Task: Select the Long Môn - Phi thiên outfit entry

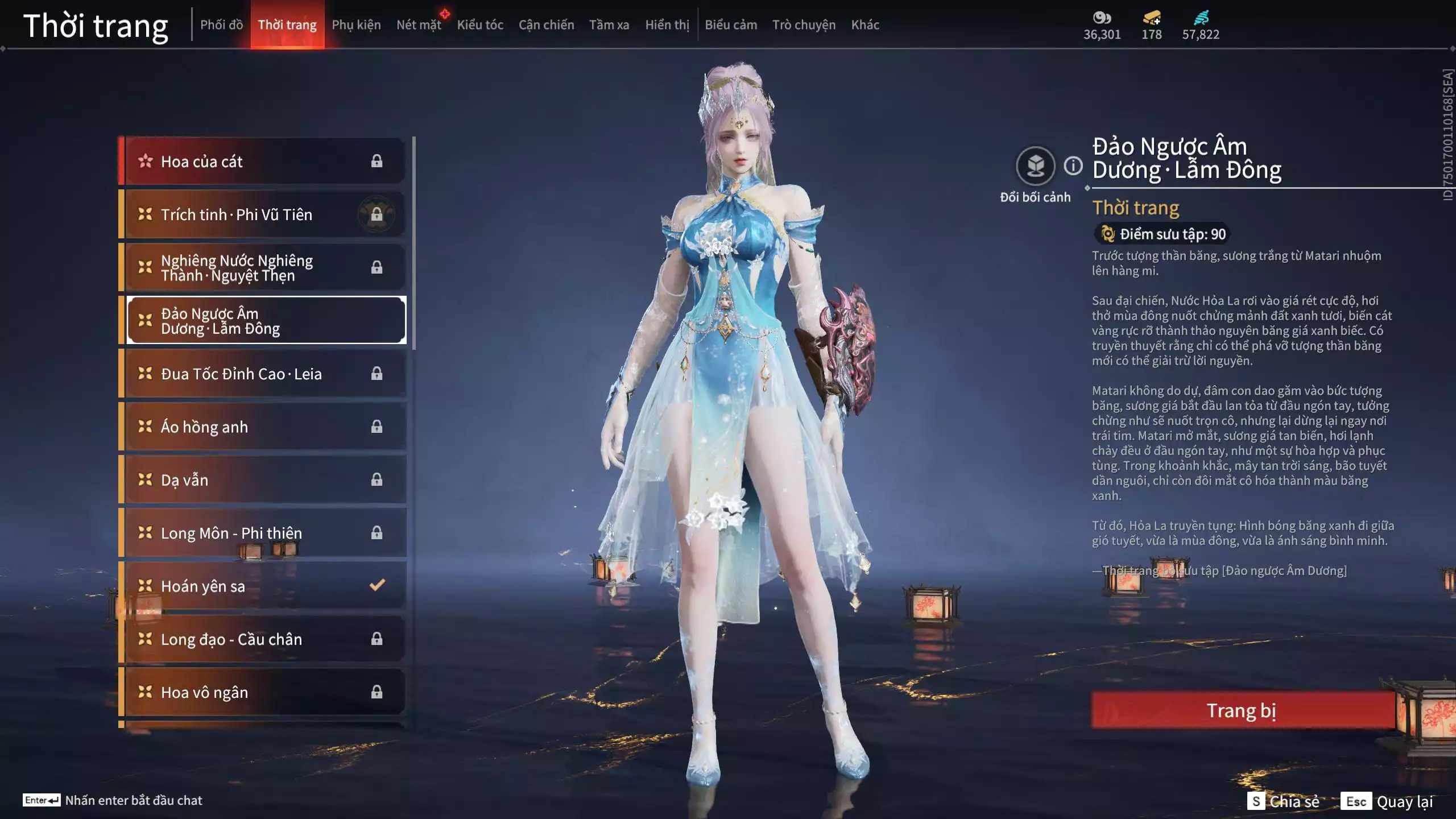Action: click(245, 533)
